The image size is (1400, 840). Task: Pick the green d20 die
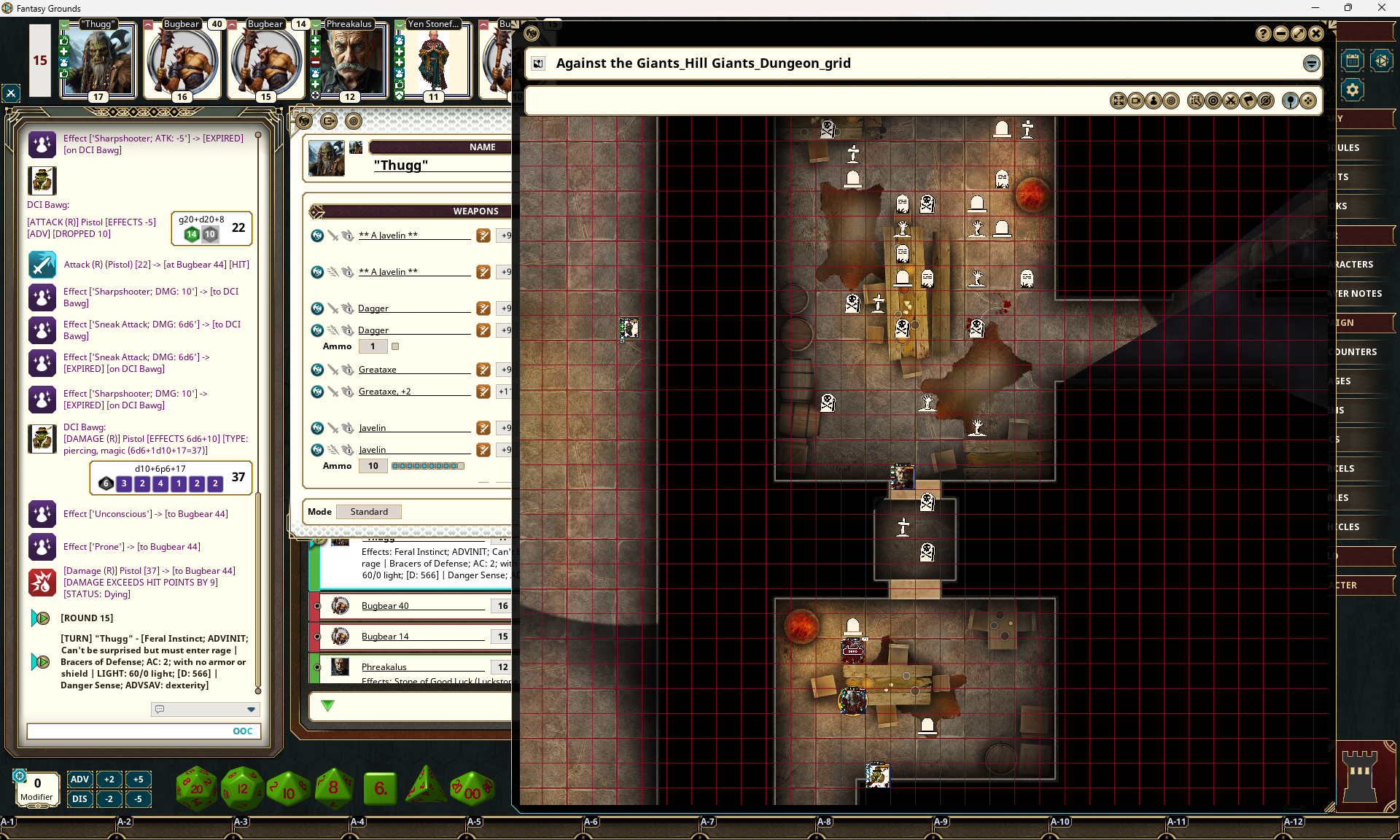(x=197, y=788)
